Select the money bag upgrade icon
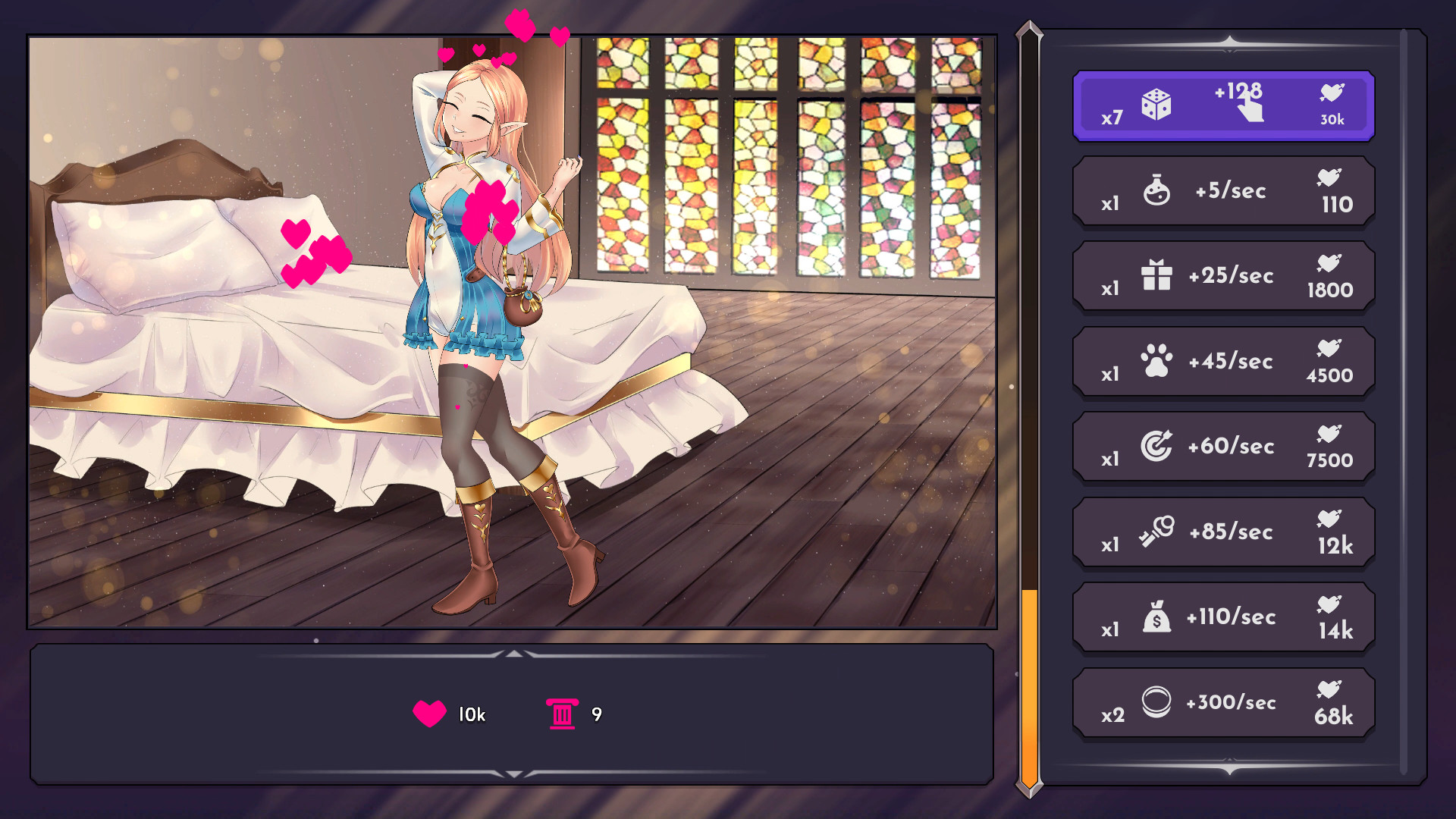The width and height of the screenshot is (1456, 819). pos(1156,617)
